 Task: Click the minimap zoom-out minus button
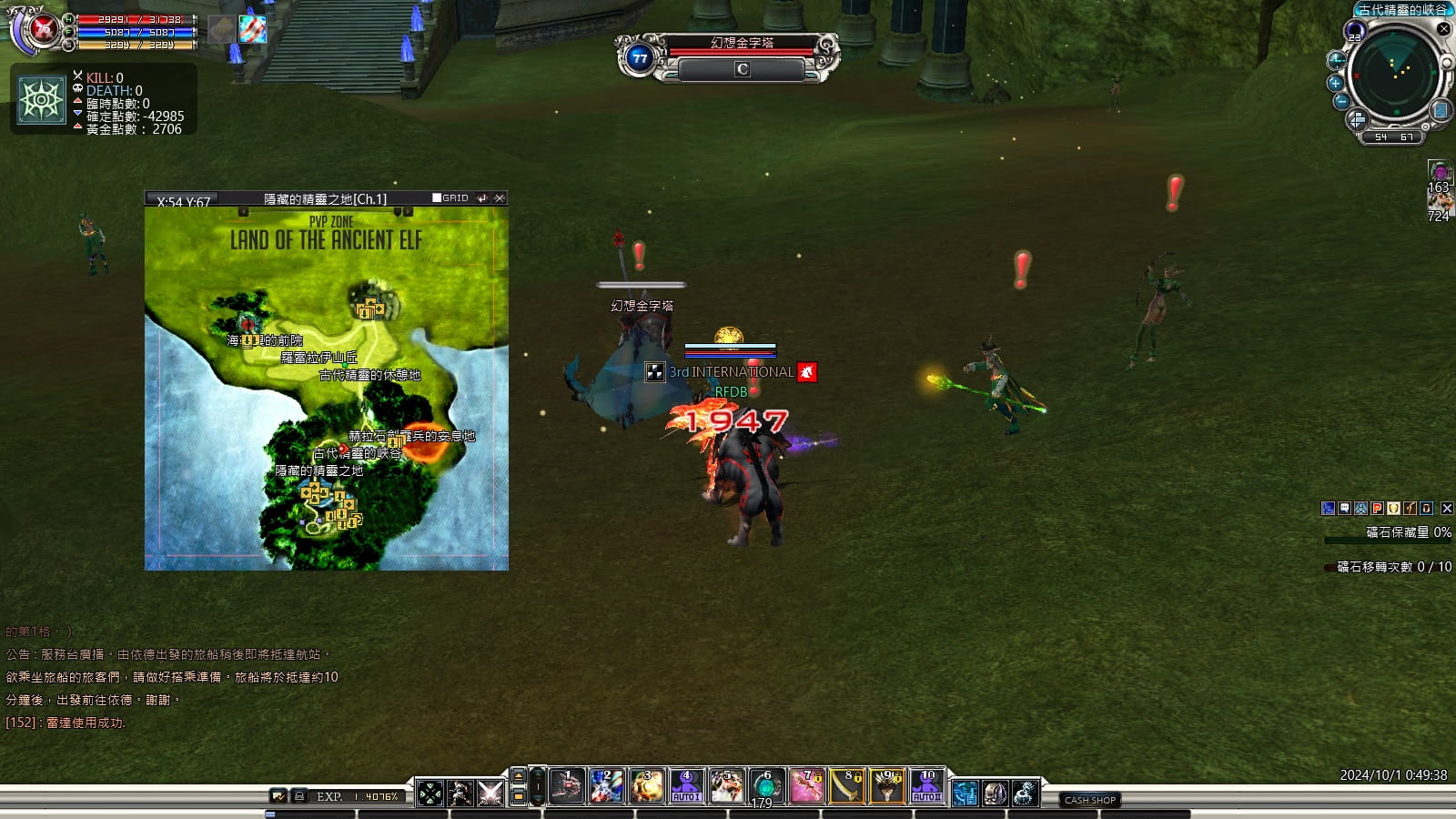click(1341, 102)
